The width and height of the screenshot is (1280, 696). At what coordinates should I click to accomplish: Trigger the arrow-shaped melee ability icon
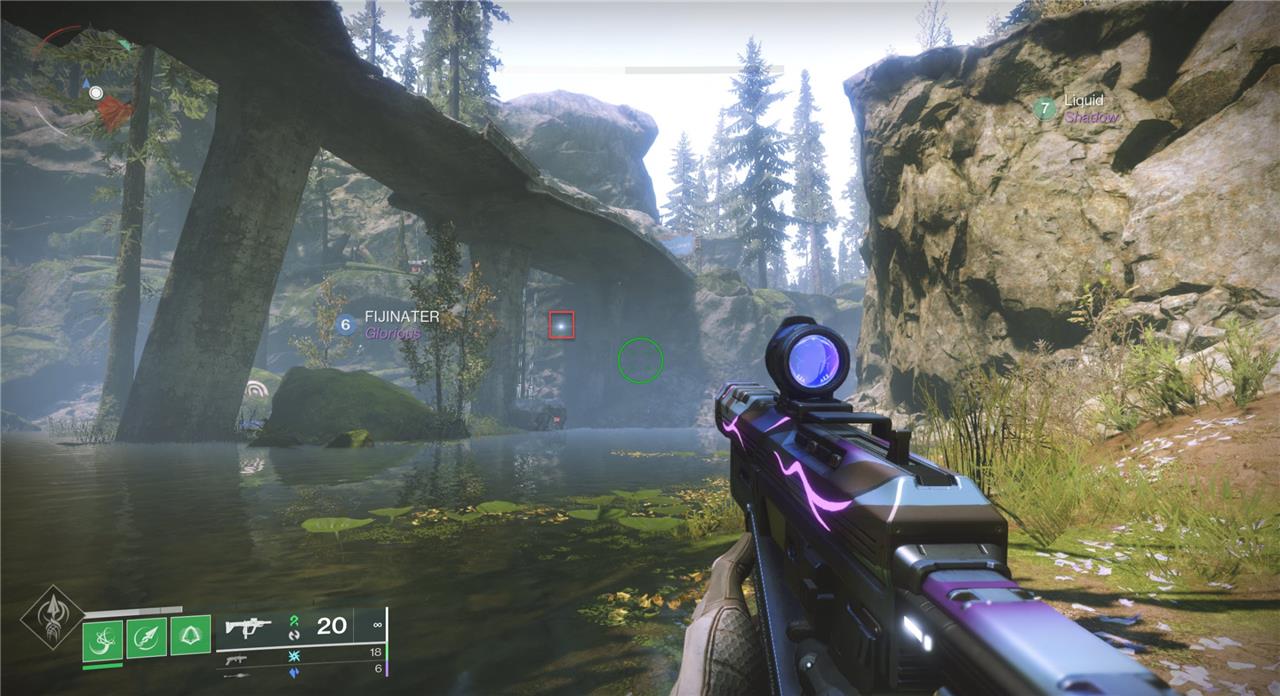146,637
